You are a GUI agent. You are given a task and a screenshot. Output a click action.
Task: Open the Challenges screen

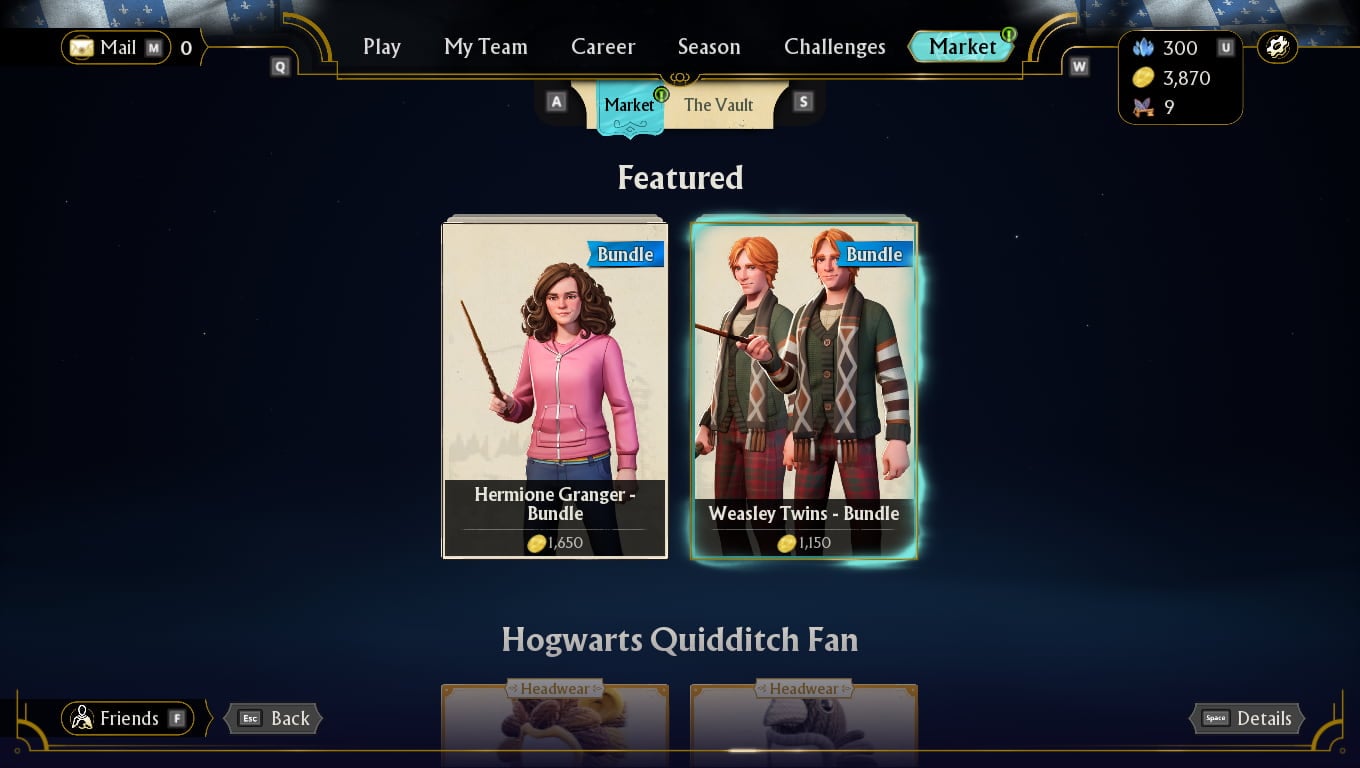[834, 46]
